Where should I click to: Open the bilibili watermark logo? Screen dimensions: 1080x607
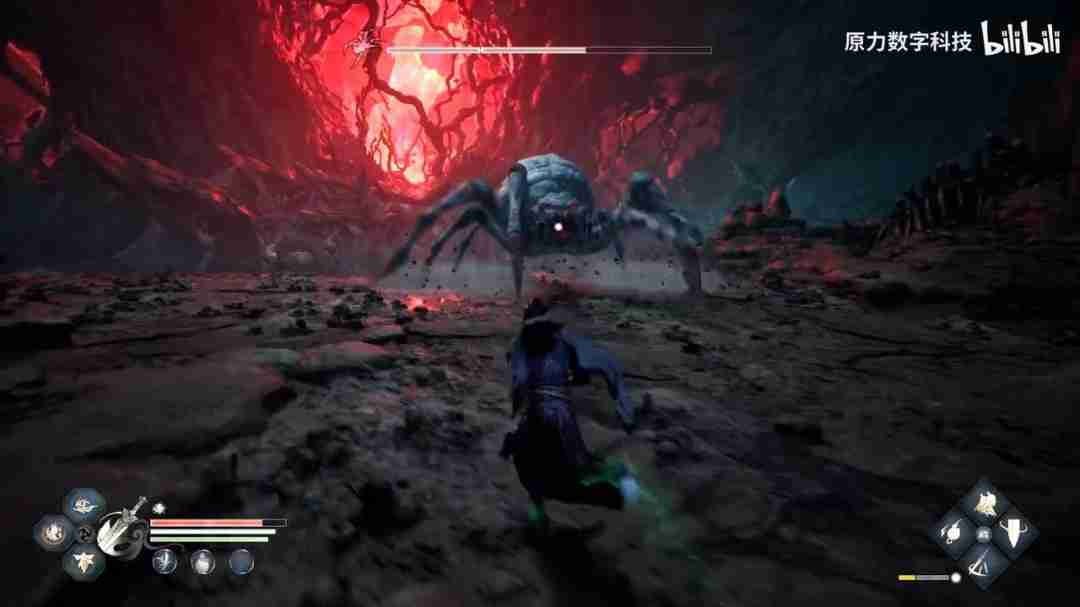[x=1019, y=38]
